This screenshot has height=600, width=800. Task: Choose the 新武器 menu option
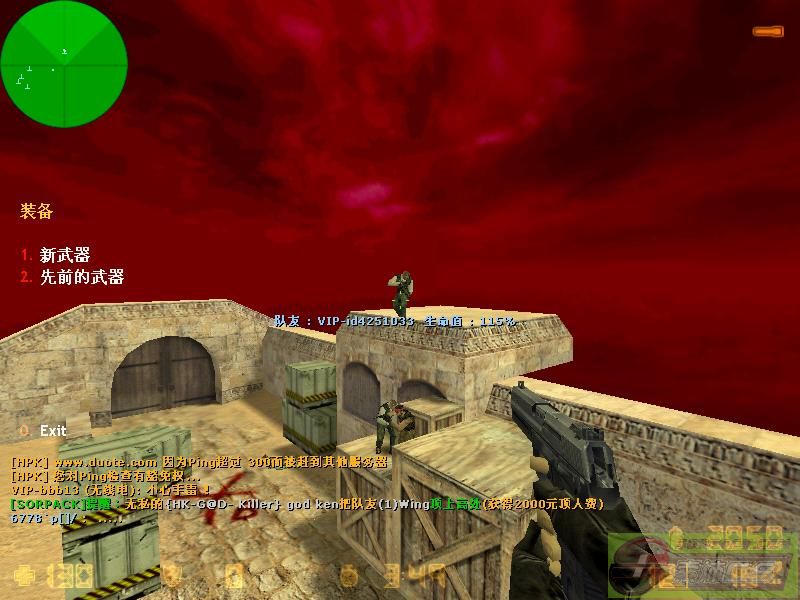(64, 255)
